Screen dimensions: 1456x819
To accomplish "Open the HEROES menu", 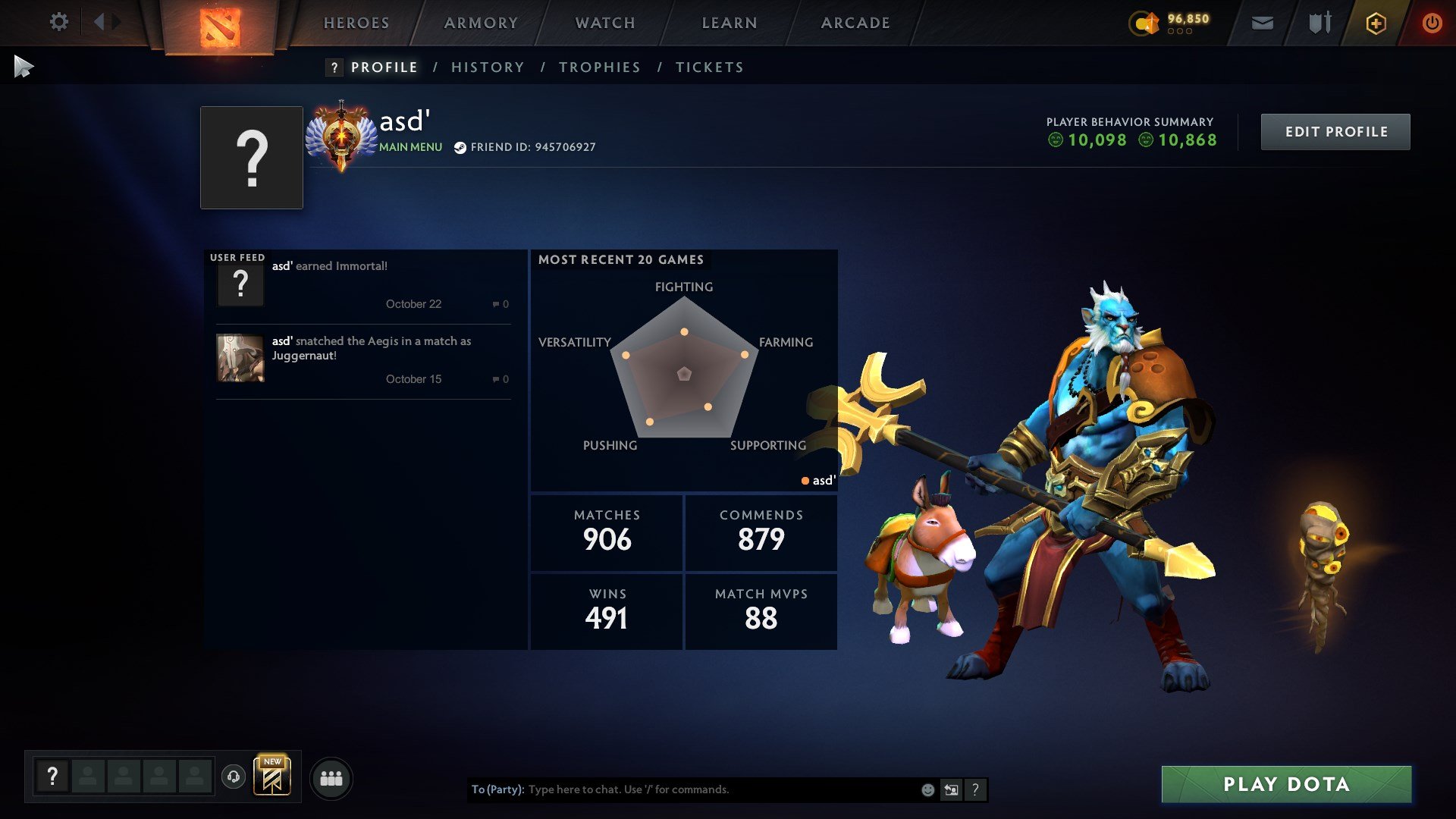I will coord(356,23).
